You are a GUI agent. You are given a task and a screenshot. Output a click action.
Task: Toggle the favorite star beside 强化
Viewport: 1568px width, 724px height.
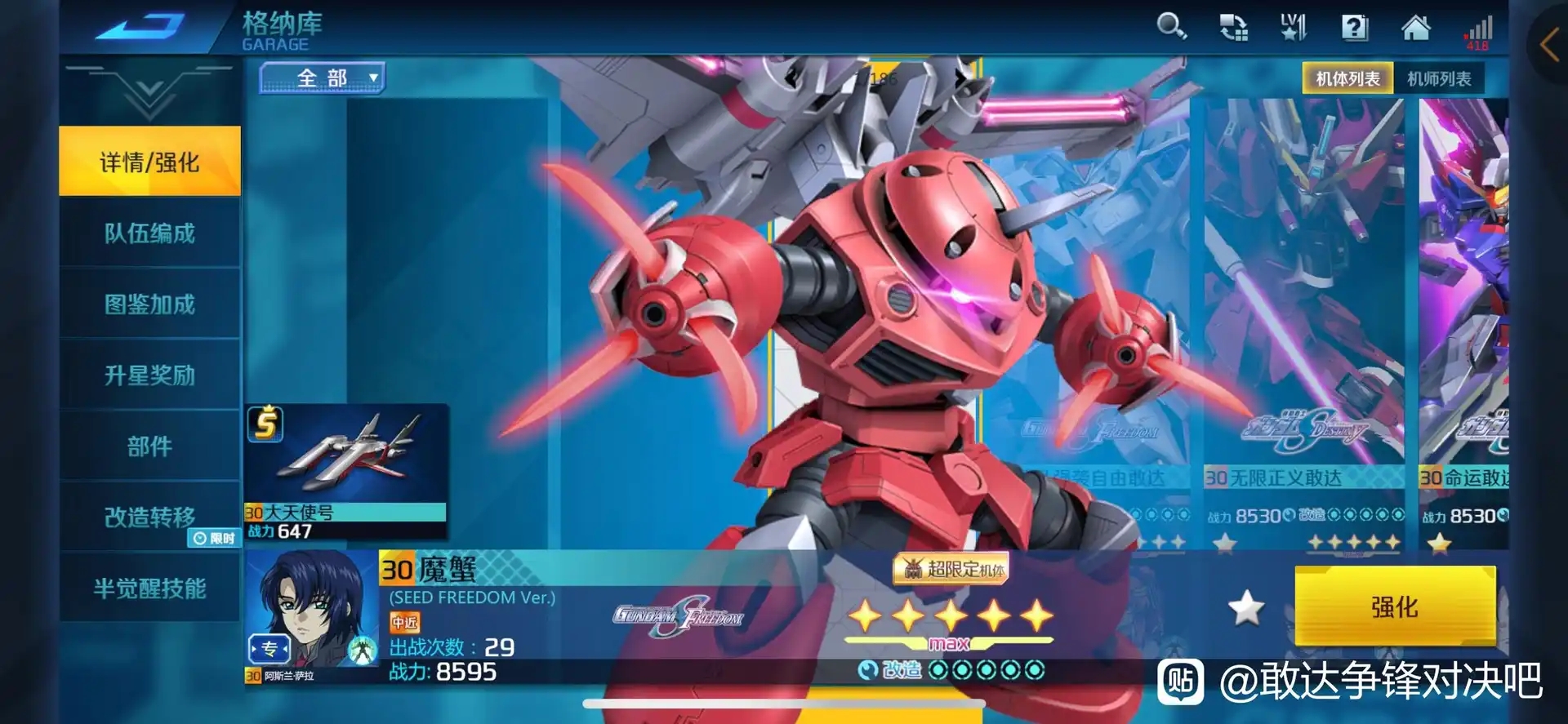1246,608
